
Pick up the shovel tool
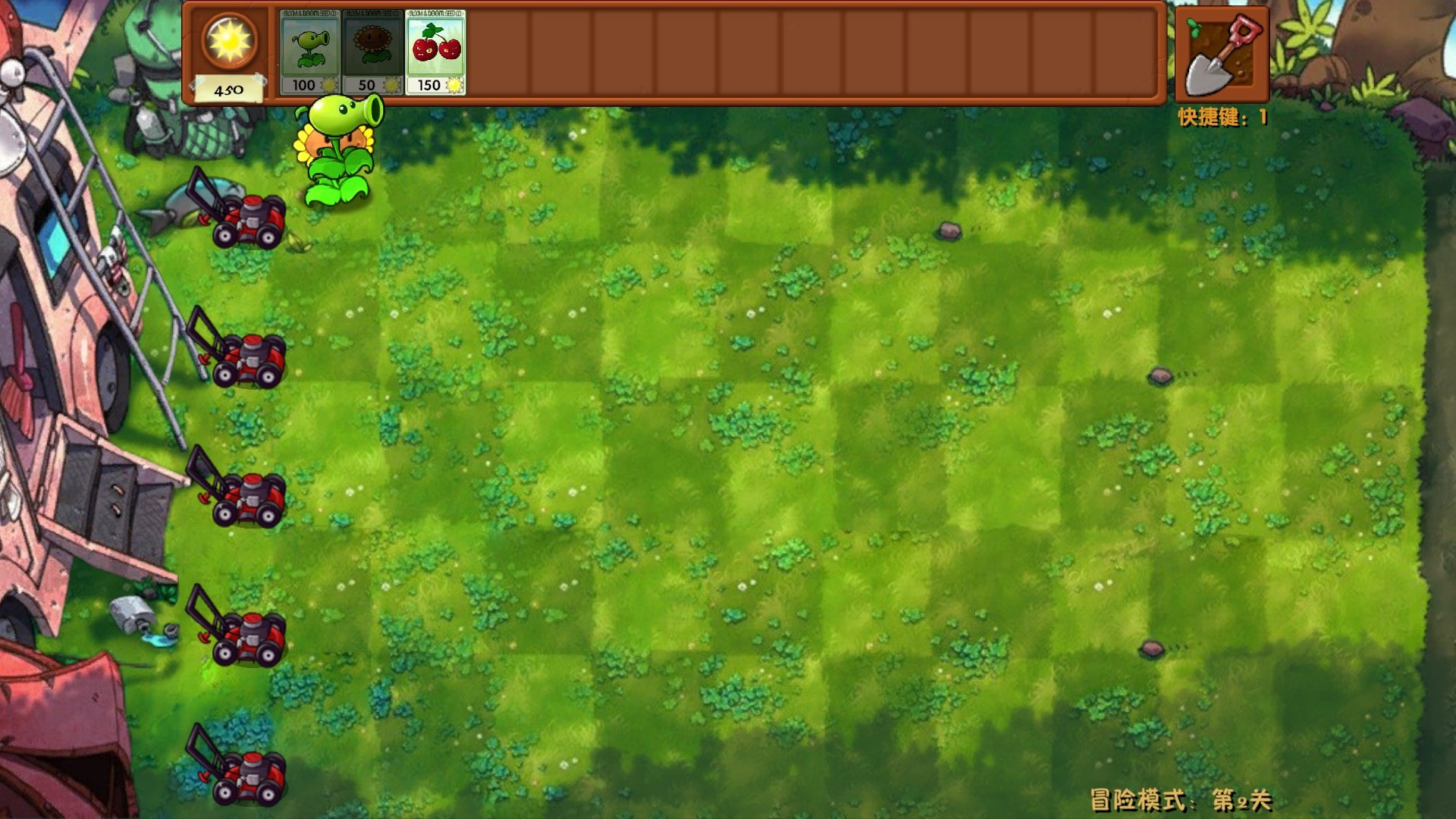tap(1221, 53)
